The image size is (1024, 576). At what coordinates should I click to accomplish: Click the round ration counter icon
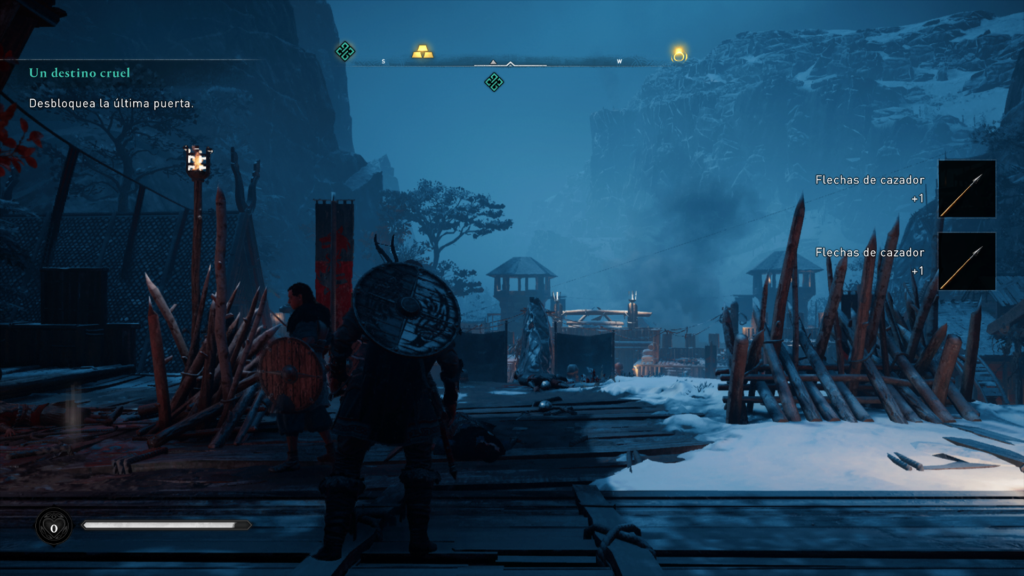coord(53,526)
